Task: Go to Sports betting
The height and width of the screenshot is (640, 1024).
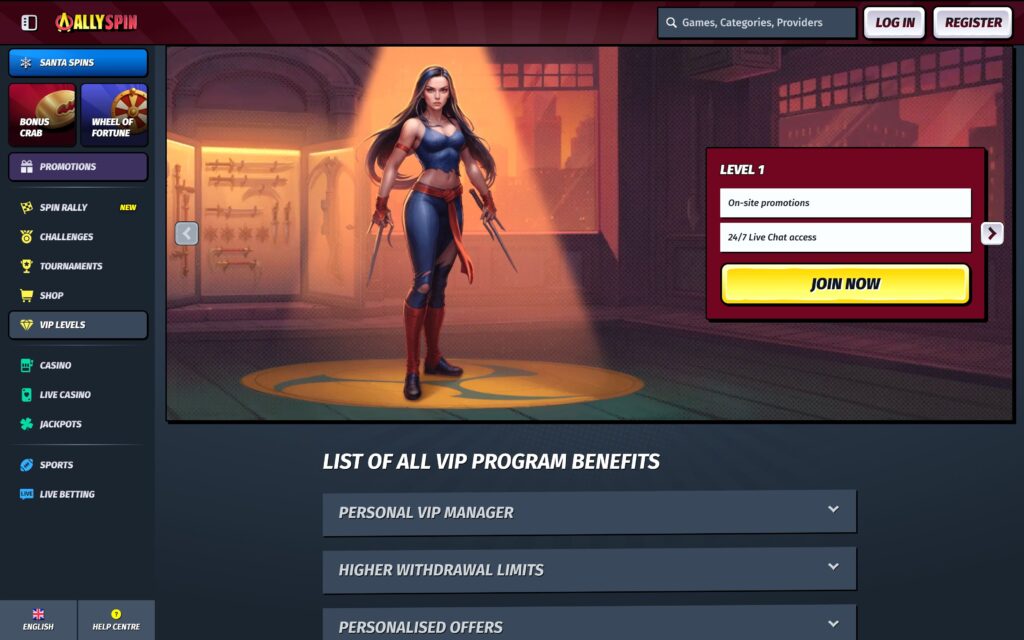Action: click(x=56, y=465)
